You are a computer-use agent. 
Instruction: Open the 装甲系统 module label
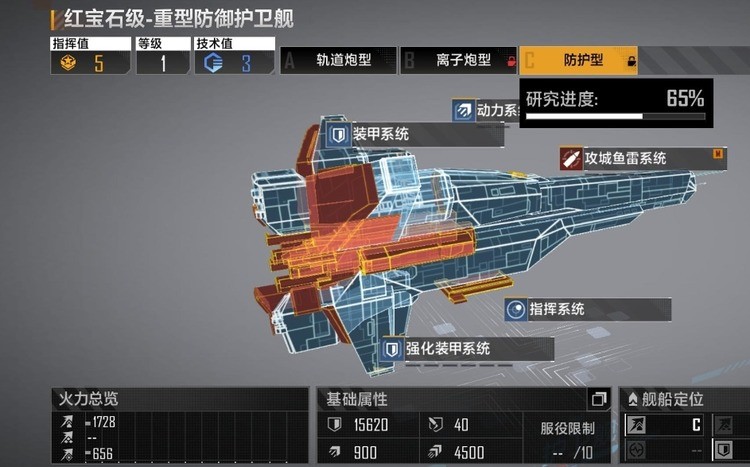tap(384, 133)
